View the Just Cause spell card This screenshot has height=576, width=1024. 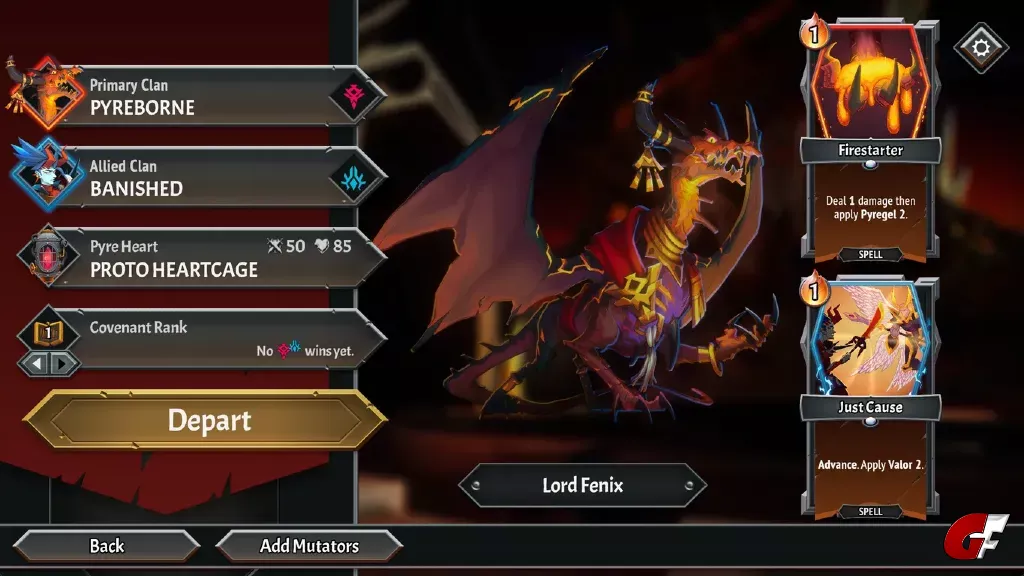(x=870, y=398)
